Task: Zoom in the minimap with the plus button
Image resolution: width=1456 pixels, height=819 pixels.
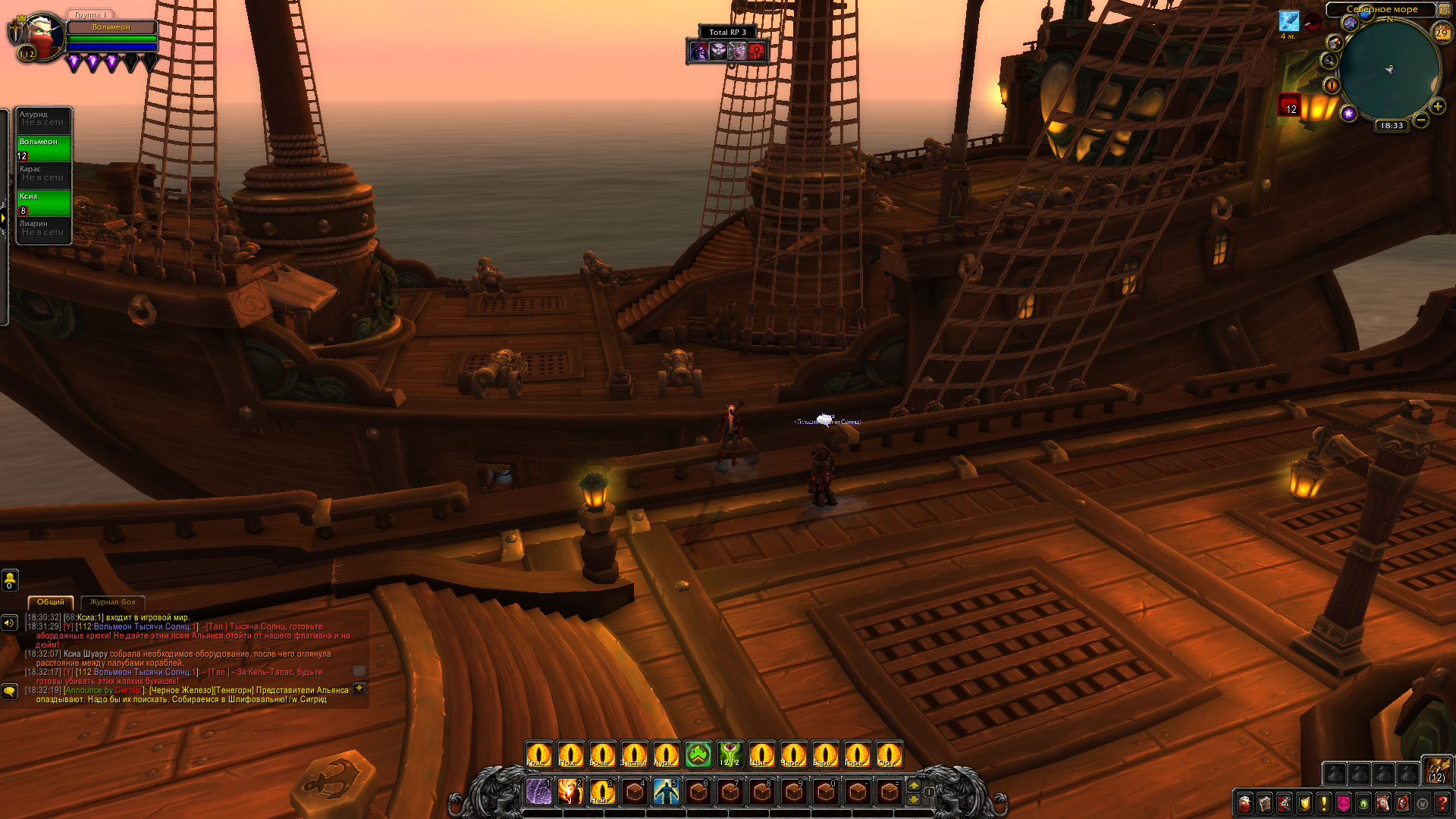Action: pos(1437,106)
